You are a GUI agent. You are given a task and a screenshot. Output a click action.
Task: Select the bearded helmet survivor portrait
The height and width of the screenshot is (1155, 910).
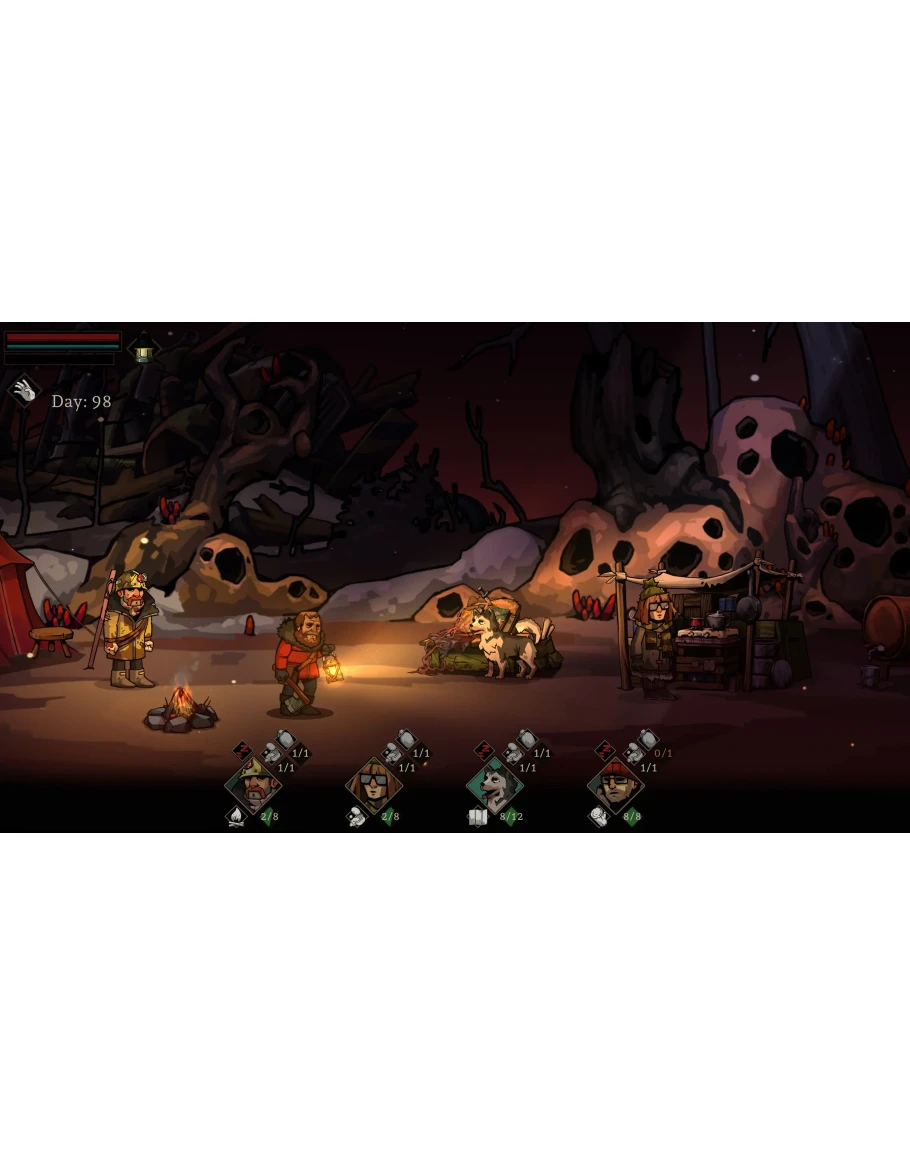pos(253,785)
